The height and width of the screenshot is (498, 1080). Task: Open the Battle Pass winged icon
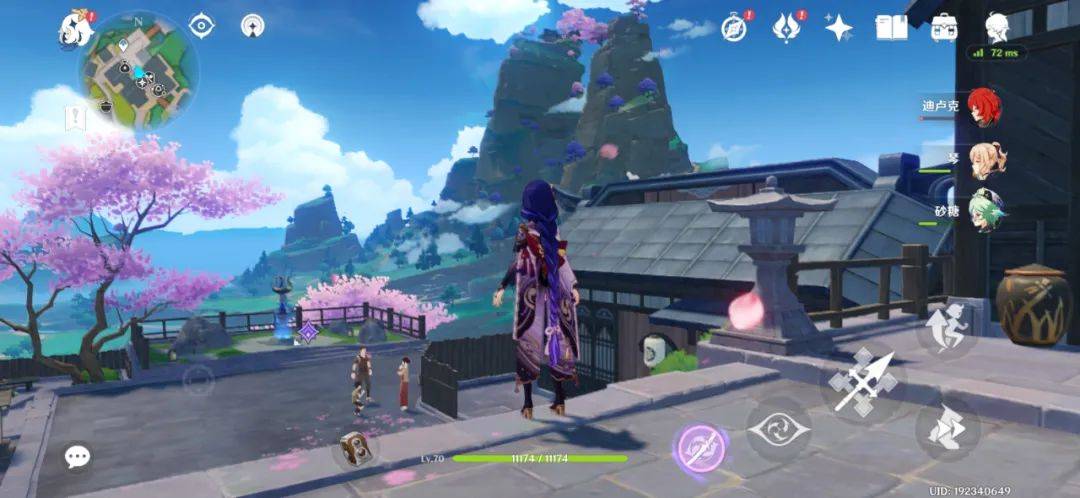[x=787, y=27]
